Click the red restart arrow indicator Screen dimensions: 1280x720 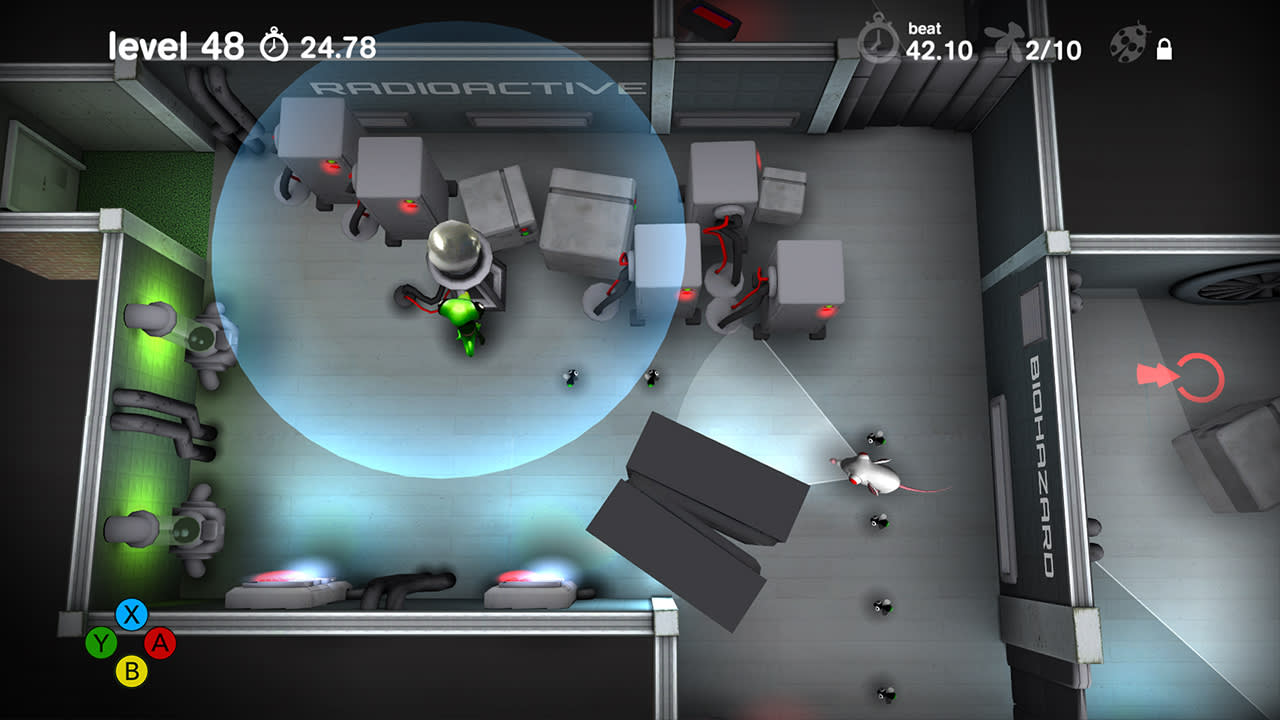click(1186, 373)
